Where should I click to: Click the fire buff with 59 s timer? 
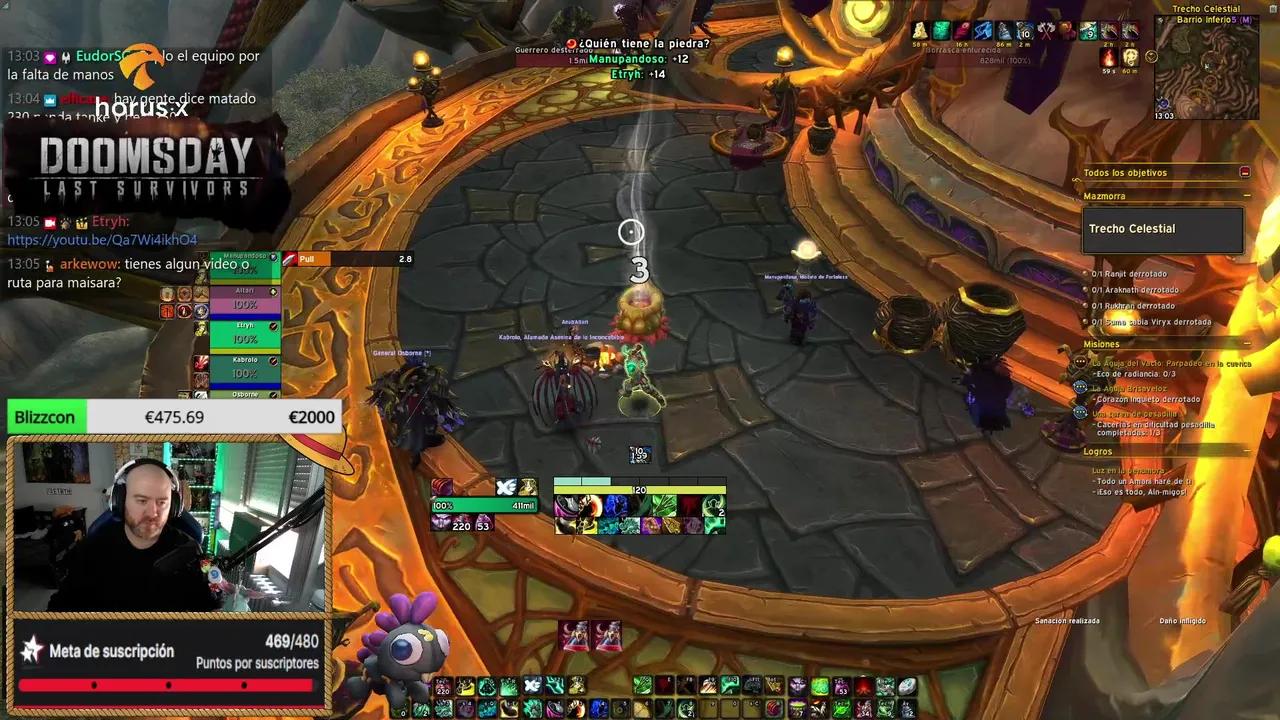(1108, 58)
